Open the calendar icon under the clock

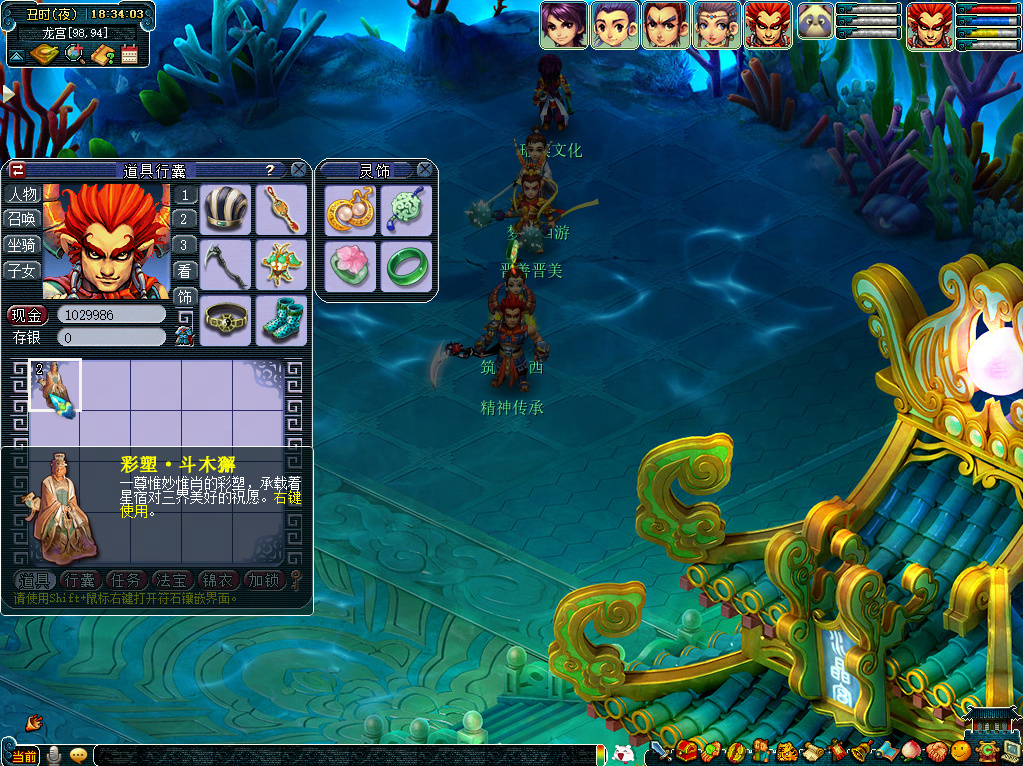click(x=129, y=54)
